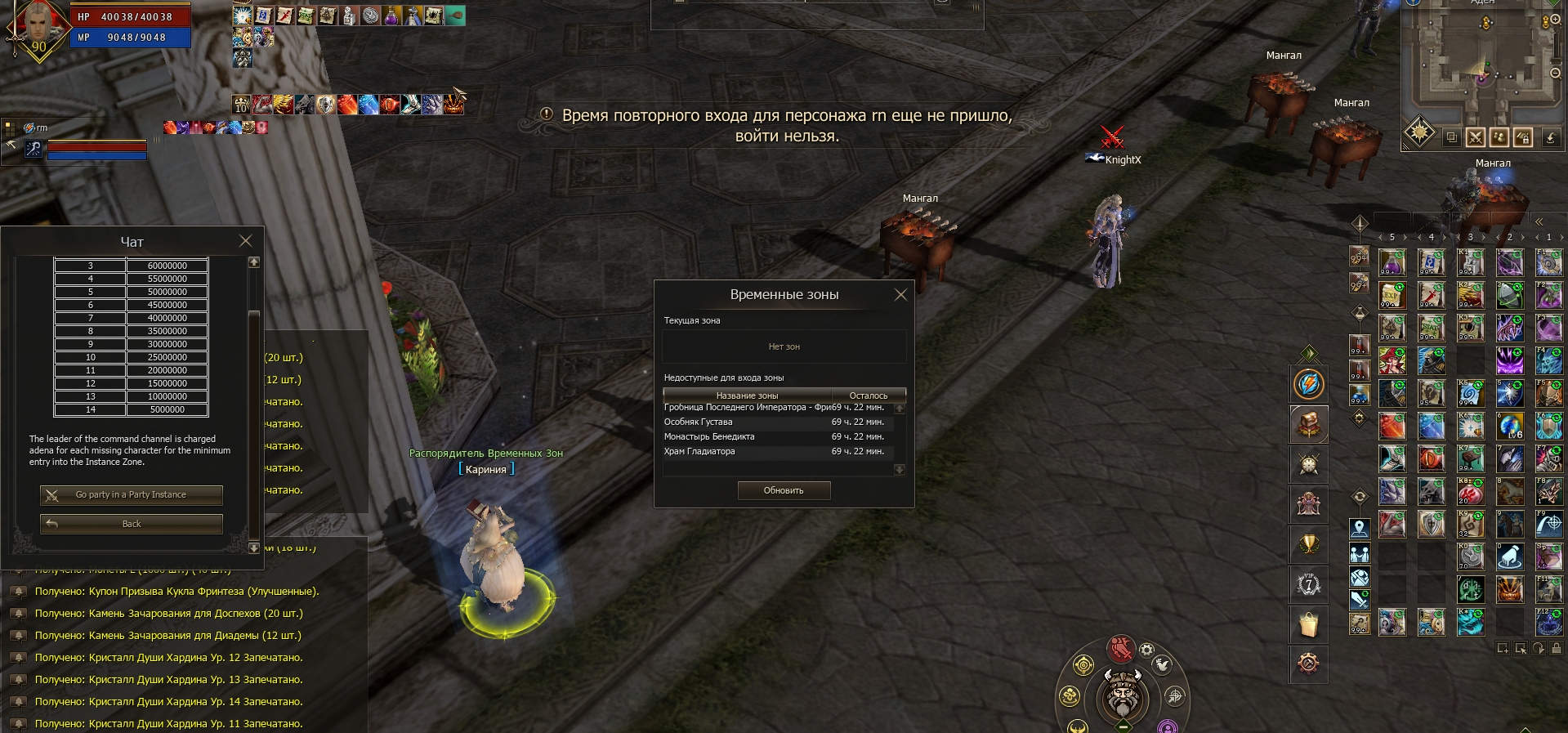Close the Чат dialog window
The image size is (1568, 733).
245,241
